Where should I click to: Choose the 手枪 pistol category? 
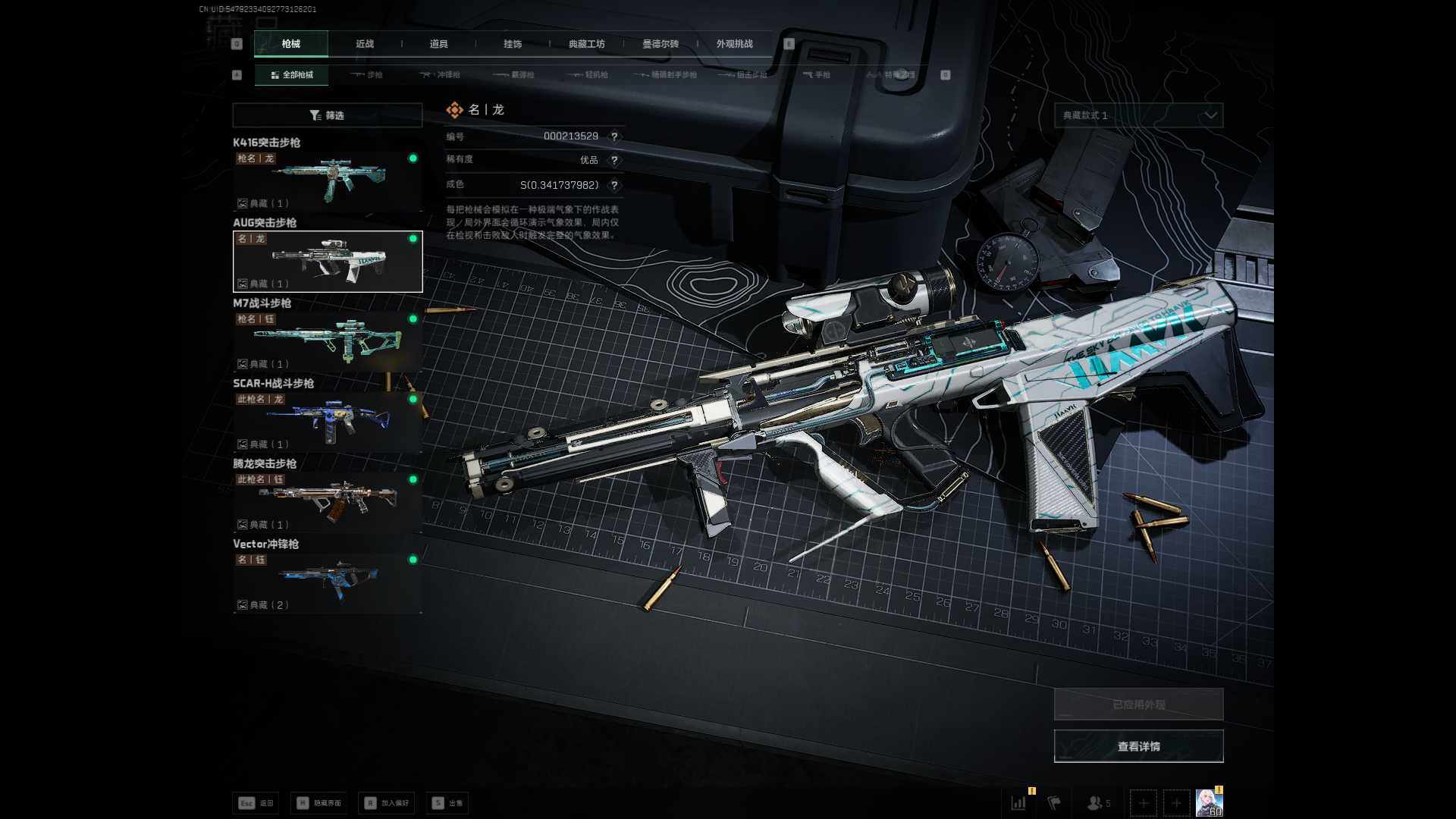pyautogui.click(x=817, y=75)
